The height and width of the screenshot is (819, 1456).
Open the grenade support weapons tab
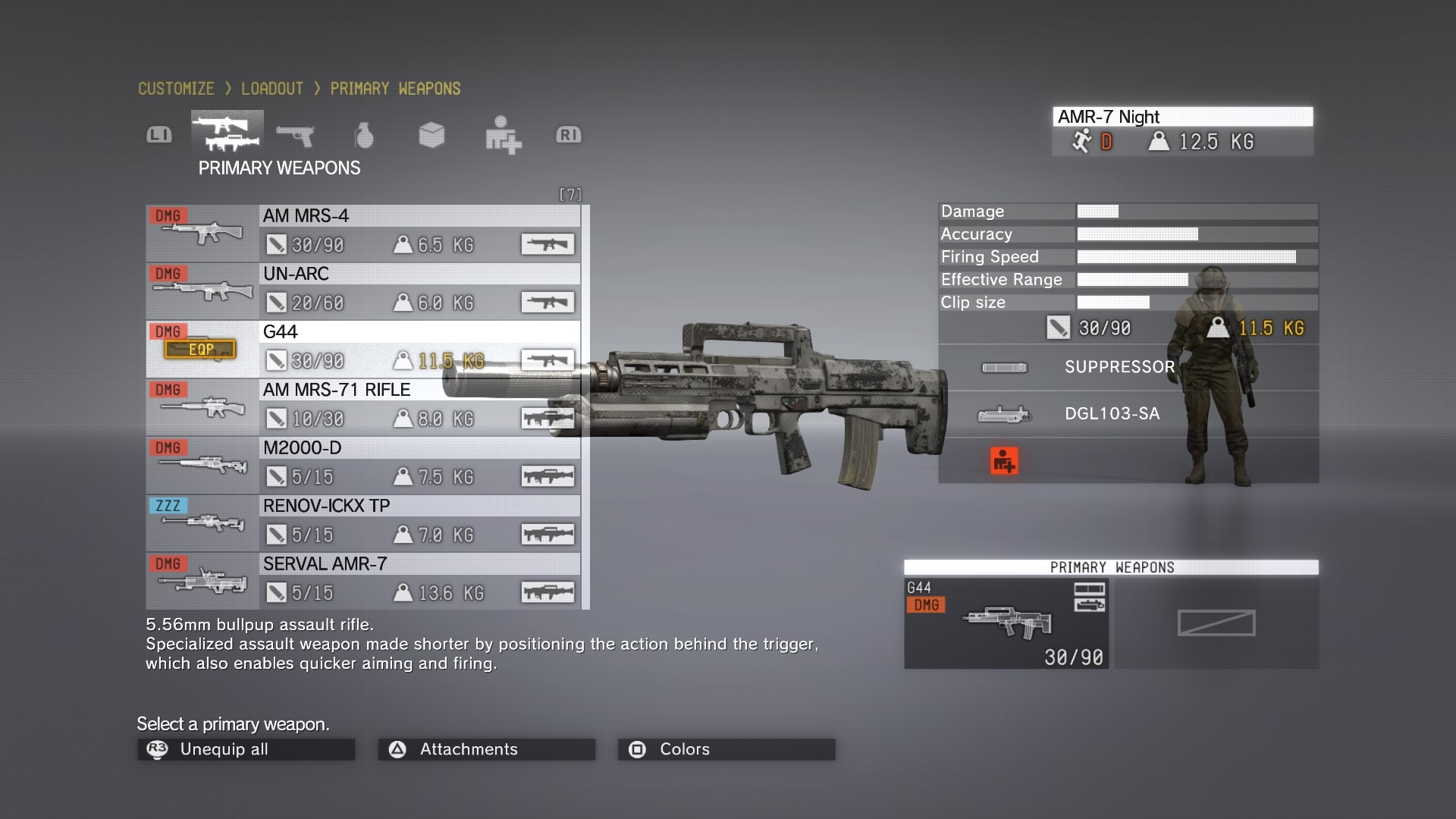coord(364,135)
